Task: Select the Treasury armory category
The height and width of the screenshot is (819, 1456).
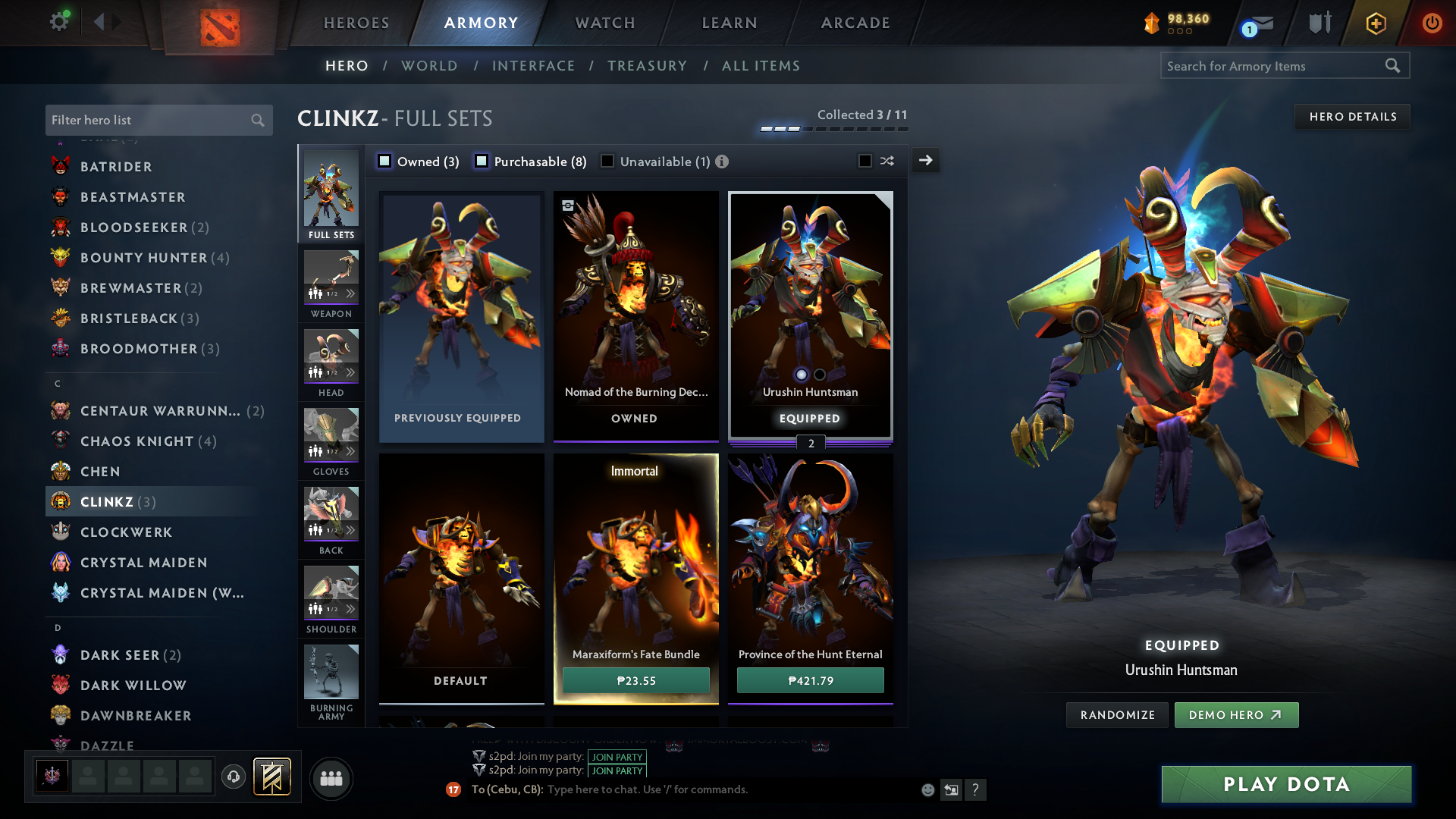Action: coord(647,66)
